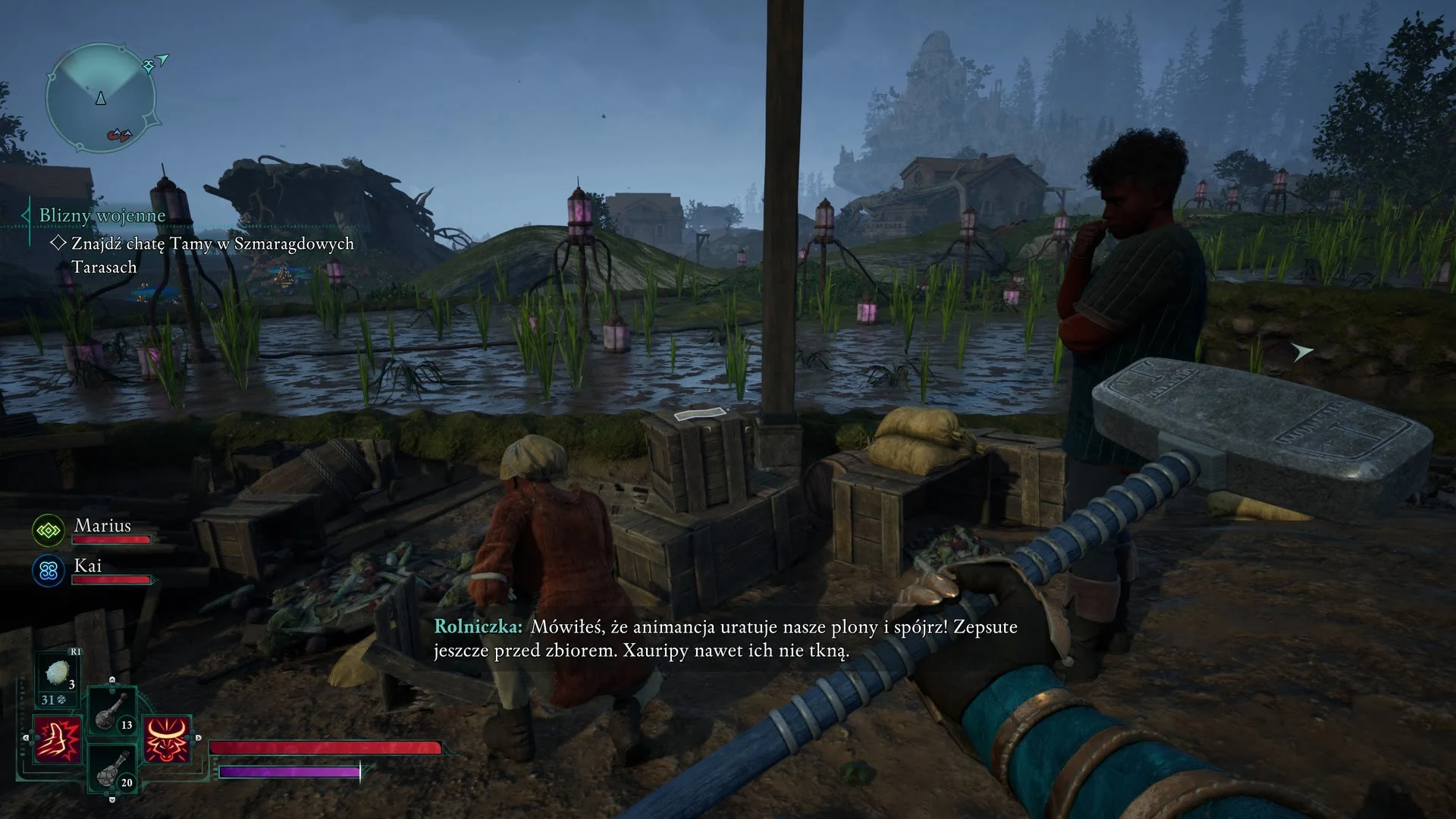Open the circular minimap
Image resolution: width=1456 pixels, height=819 pixels.
[x=101, y=98]
